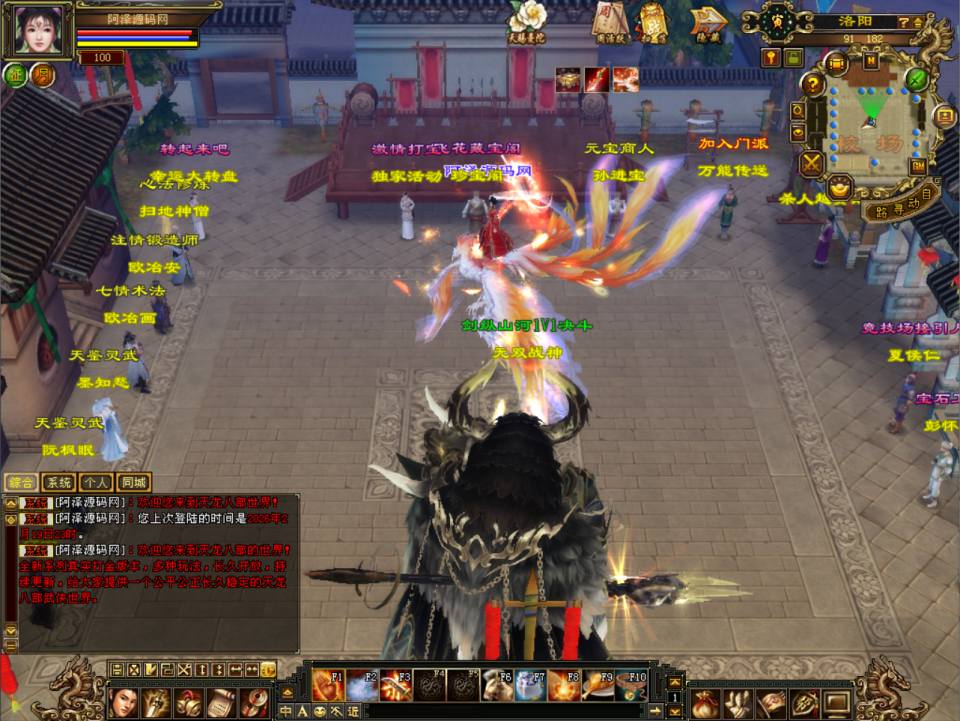The width and height of the screenshot is (960, 721).
Task: Switch to the 系统 chat tab
Action: pyautogui.click(x=58, y=482)
